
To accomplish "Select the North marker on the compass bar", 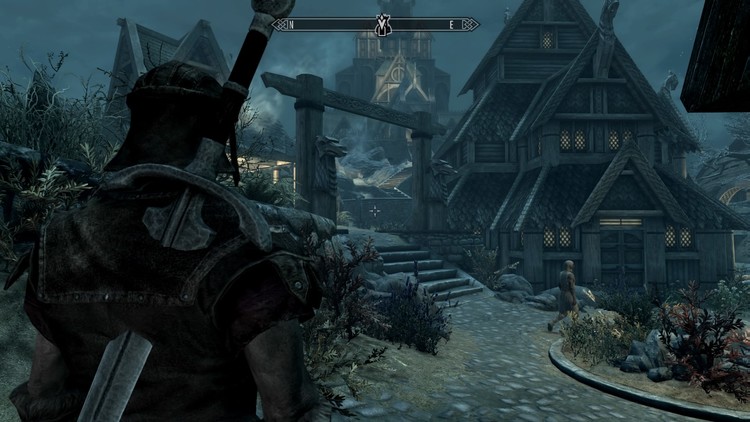I will tap(290, 24).
